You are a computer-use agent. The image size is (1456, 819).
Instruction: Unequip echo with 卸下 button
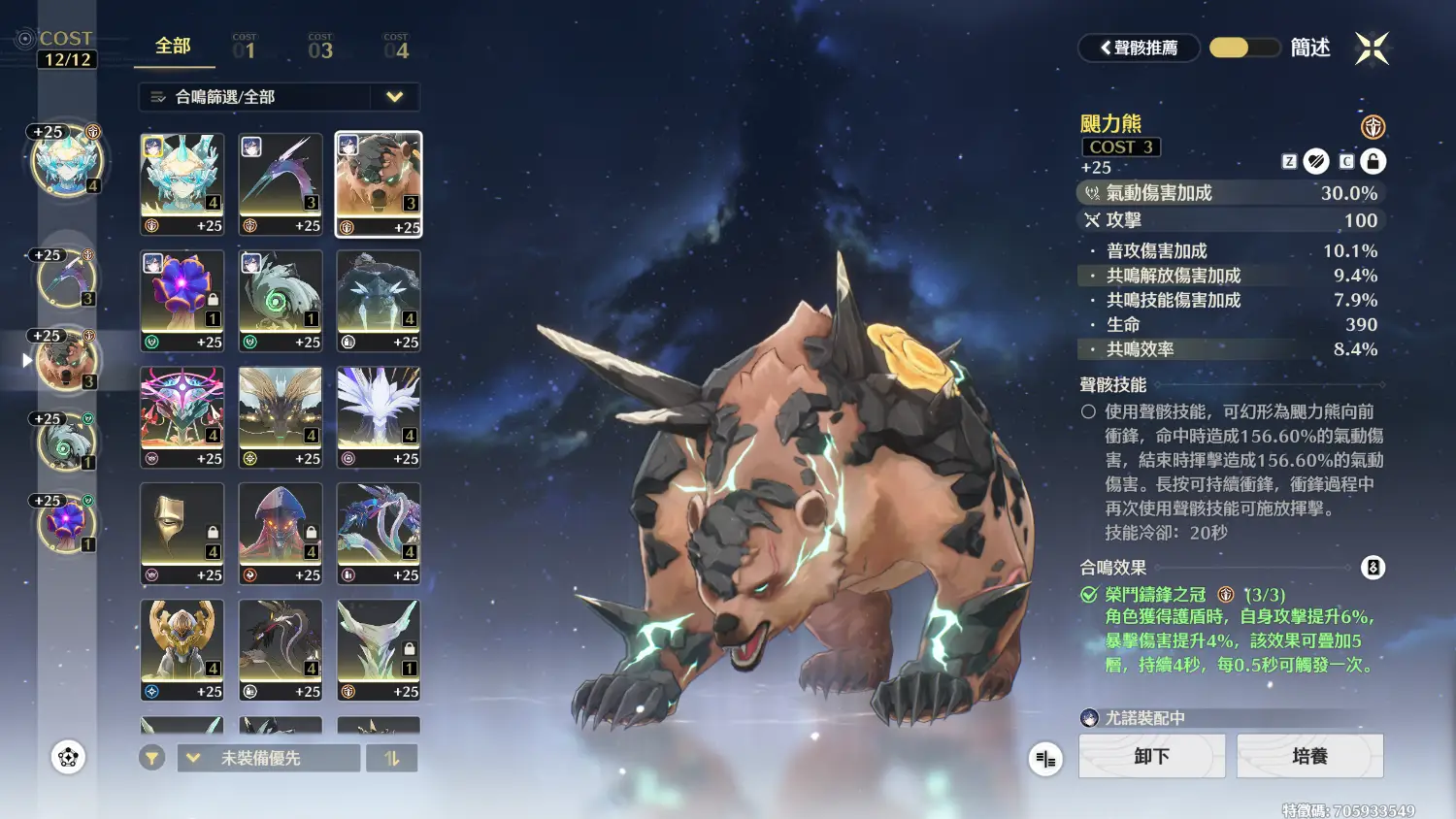pyautogui.click(x=1151, y=756)
